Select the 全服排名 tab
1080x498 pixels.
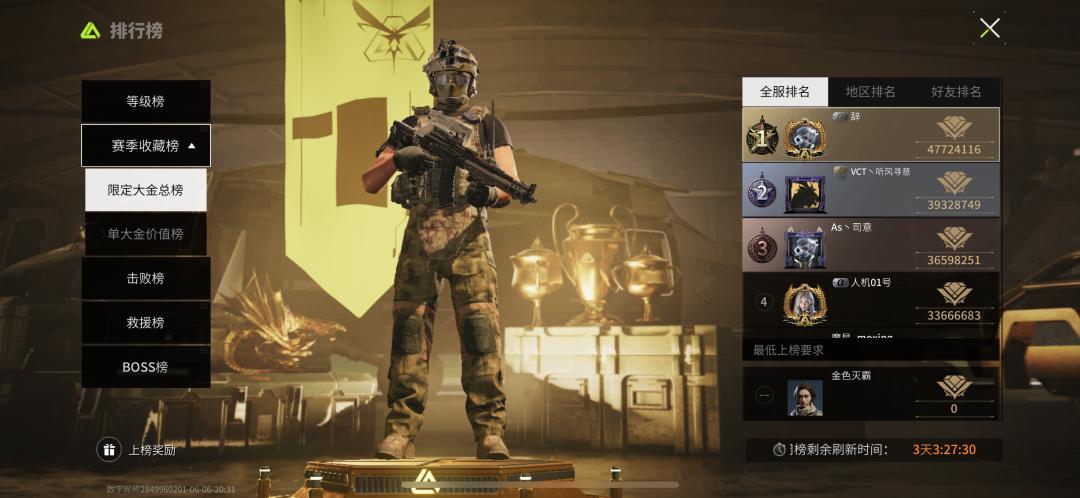[785, 92]
